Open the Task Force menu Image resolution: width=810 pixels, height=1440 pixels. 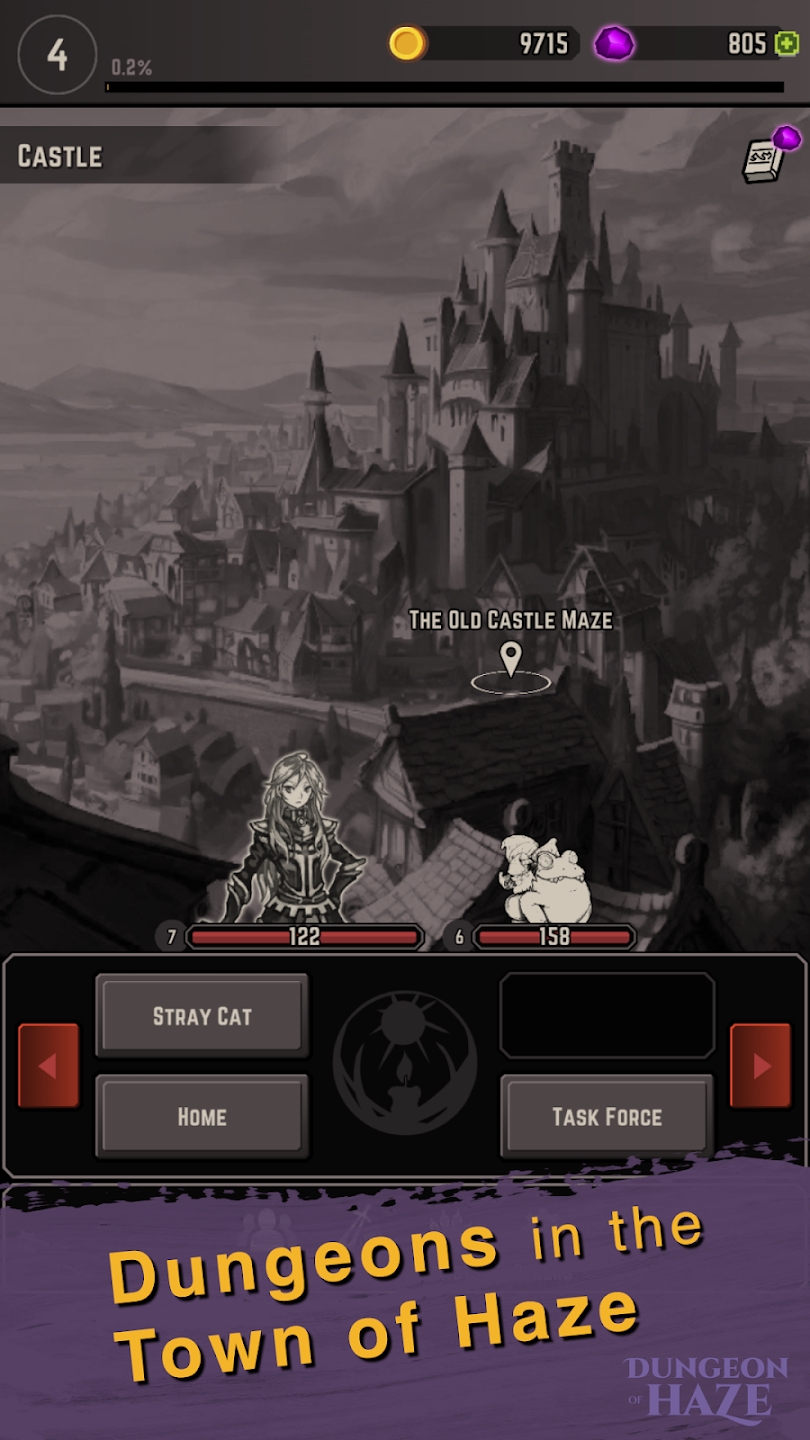pos(606,1116)
